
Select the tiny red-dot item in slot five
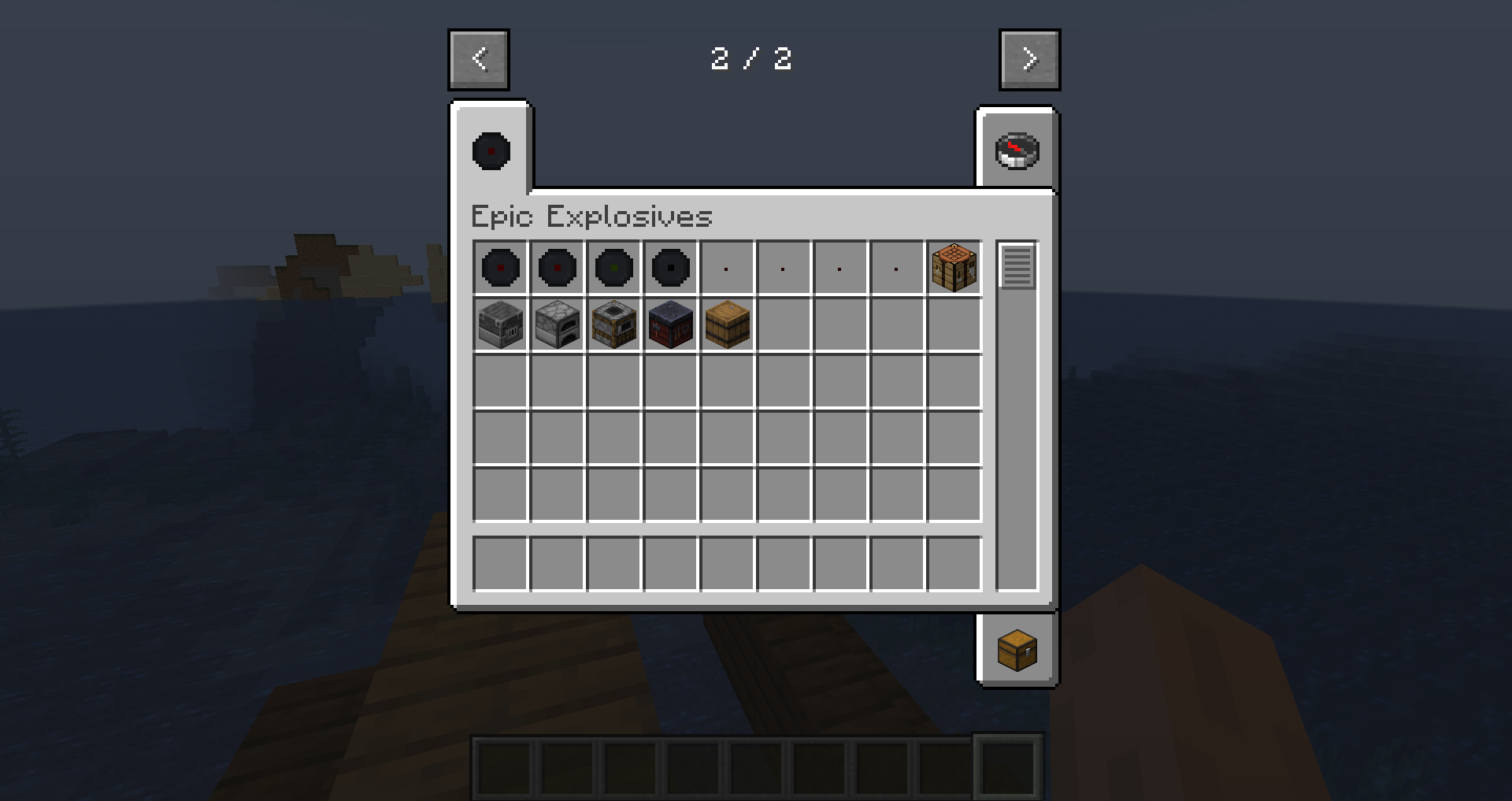pyautogui.click(x=727, y=268)
